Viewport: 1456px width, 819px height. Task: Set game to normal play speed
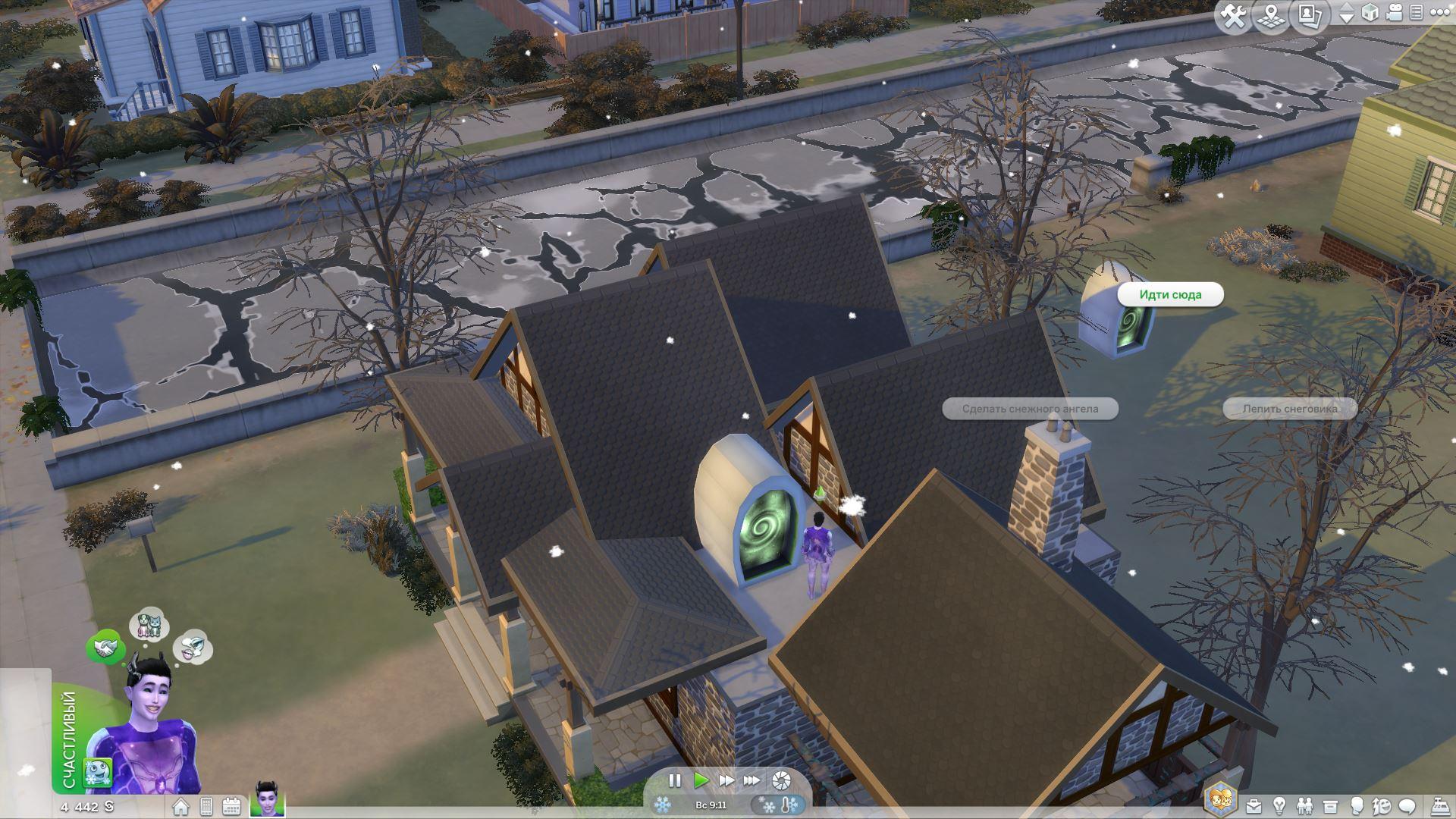(701, 780)
